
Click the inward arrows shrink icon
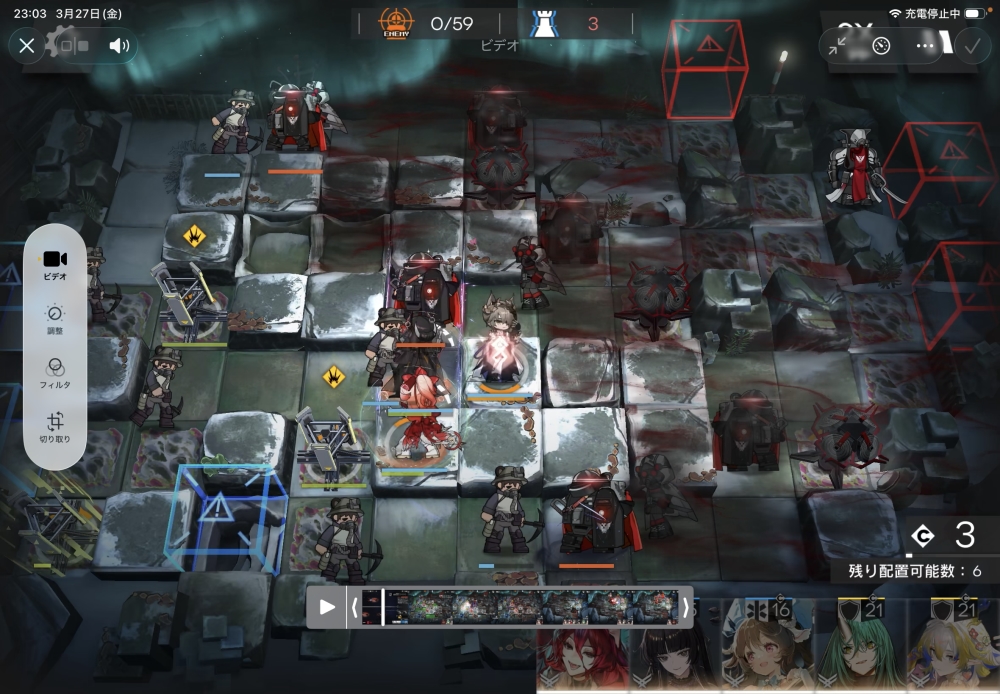[838, 46]
